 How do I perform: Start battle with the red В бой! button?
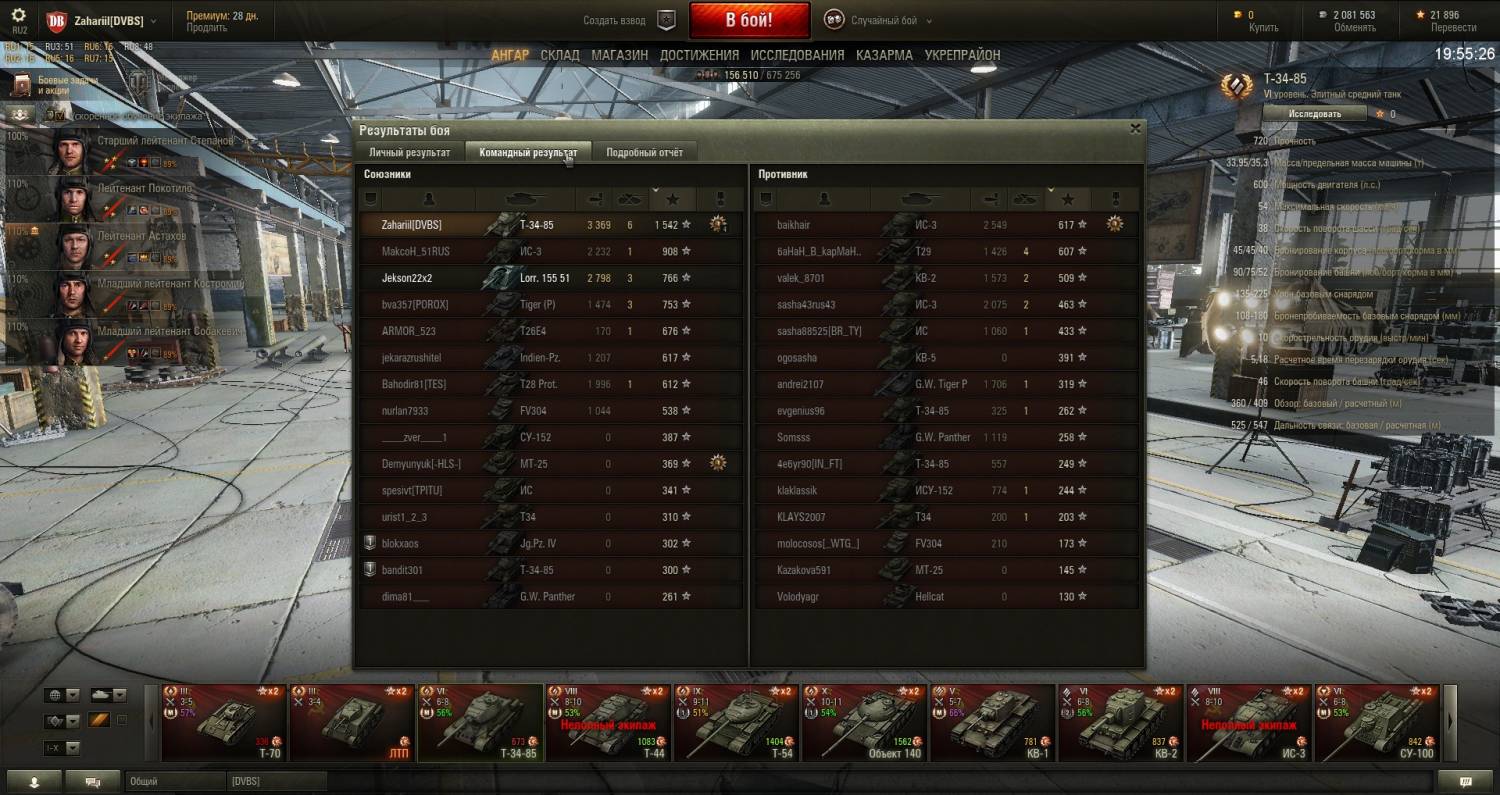click(750, 20)
